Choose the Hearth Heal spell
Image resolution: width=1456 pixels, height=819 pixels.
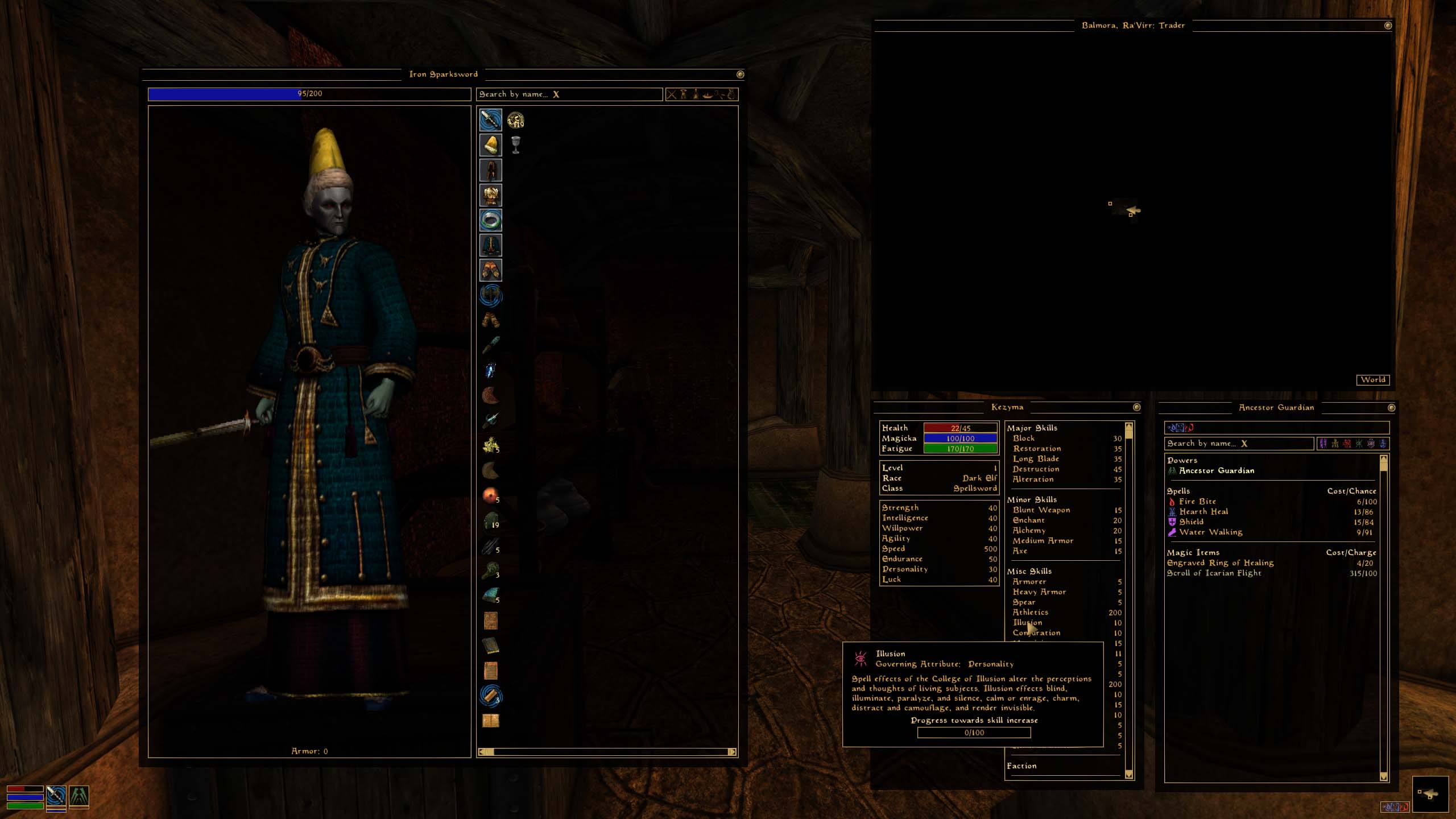1203,512
